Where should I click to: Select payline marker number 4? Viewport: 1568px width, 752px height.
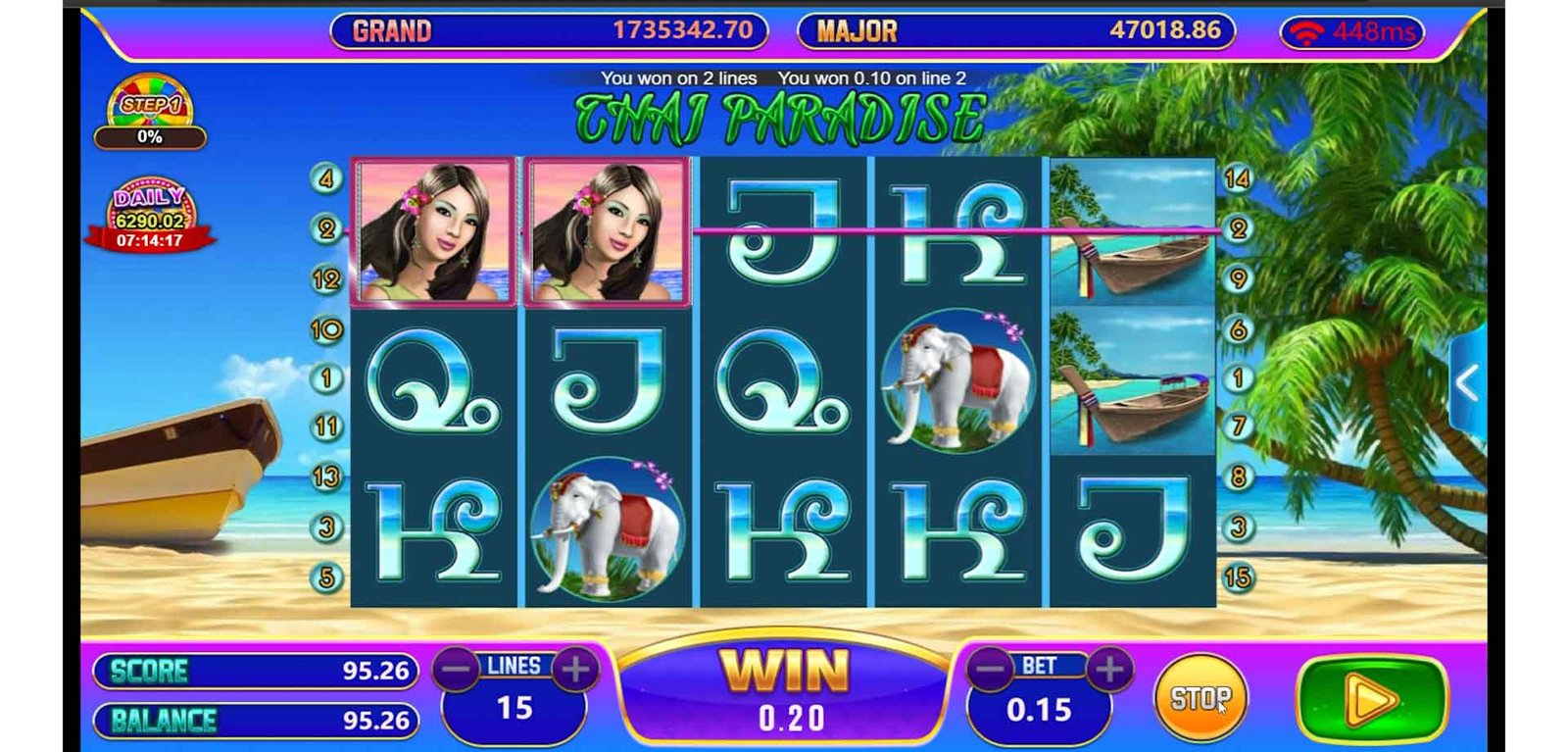pyautogui.click(x=326, y=178)
